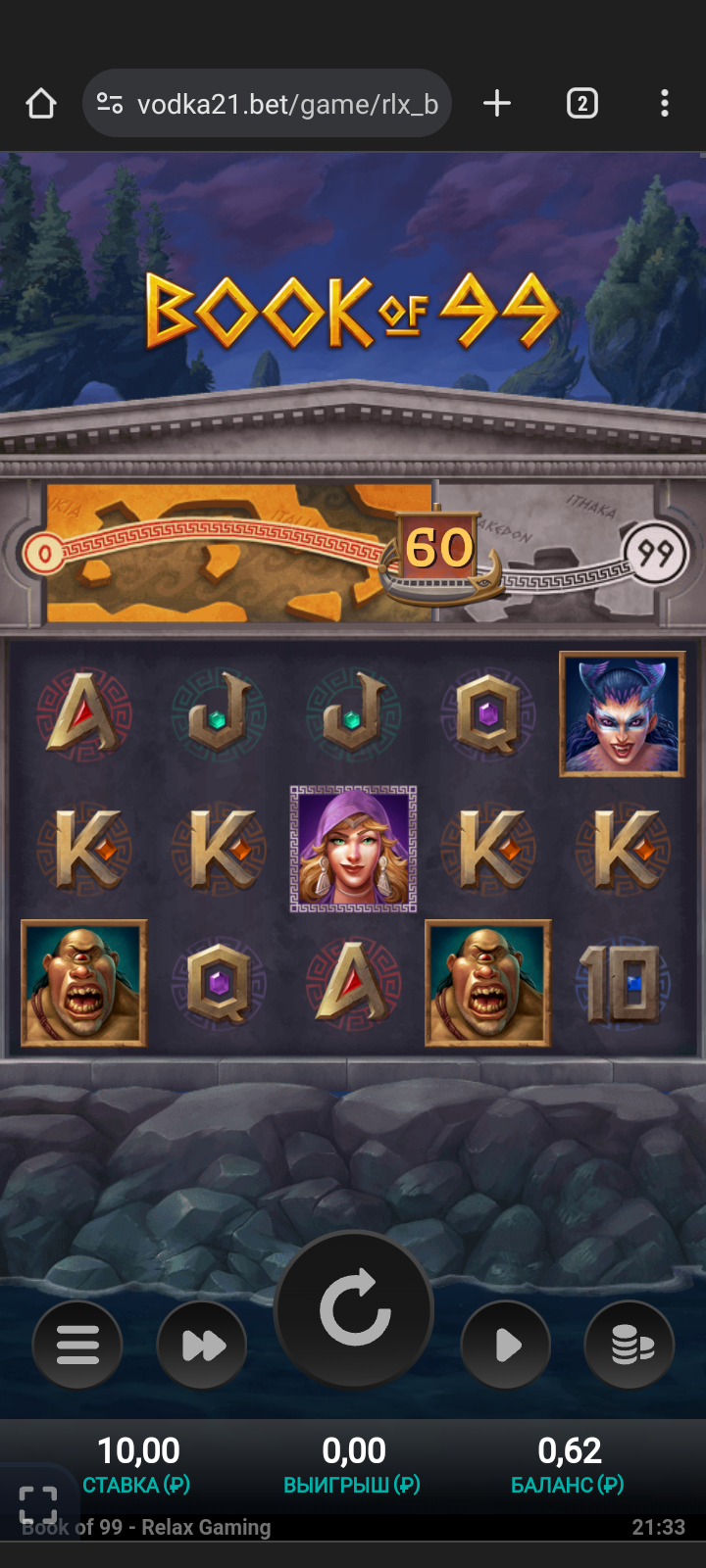Open the coin stack bet settings
Image resolution: width=706 pixels, height=1568 pixels.
pos(630,1345)
